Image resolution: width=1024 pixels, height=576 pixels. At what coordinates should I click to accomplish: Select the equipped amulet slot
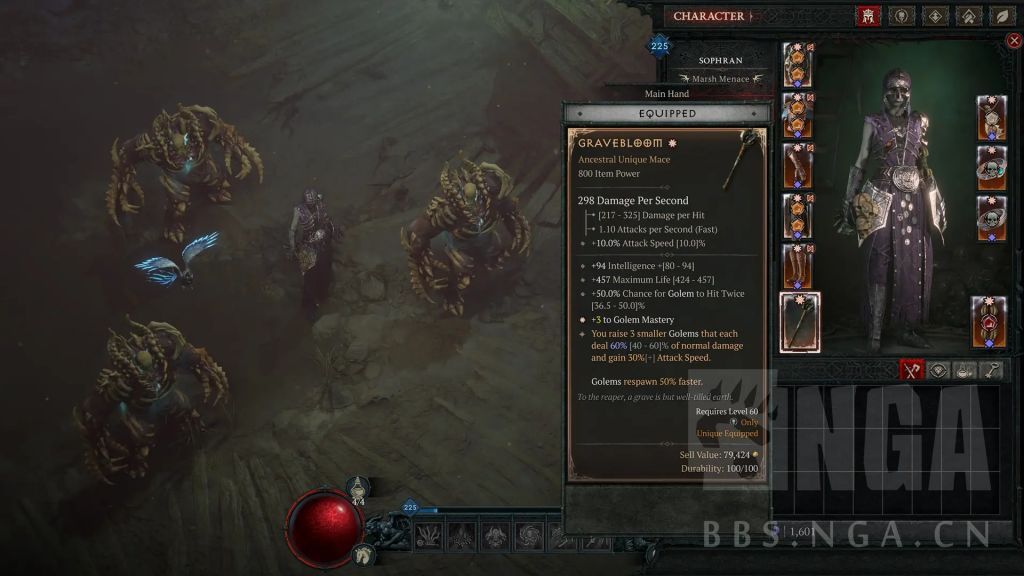click(991, 117)
